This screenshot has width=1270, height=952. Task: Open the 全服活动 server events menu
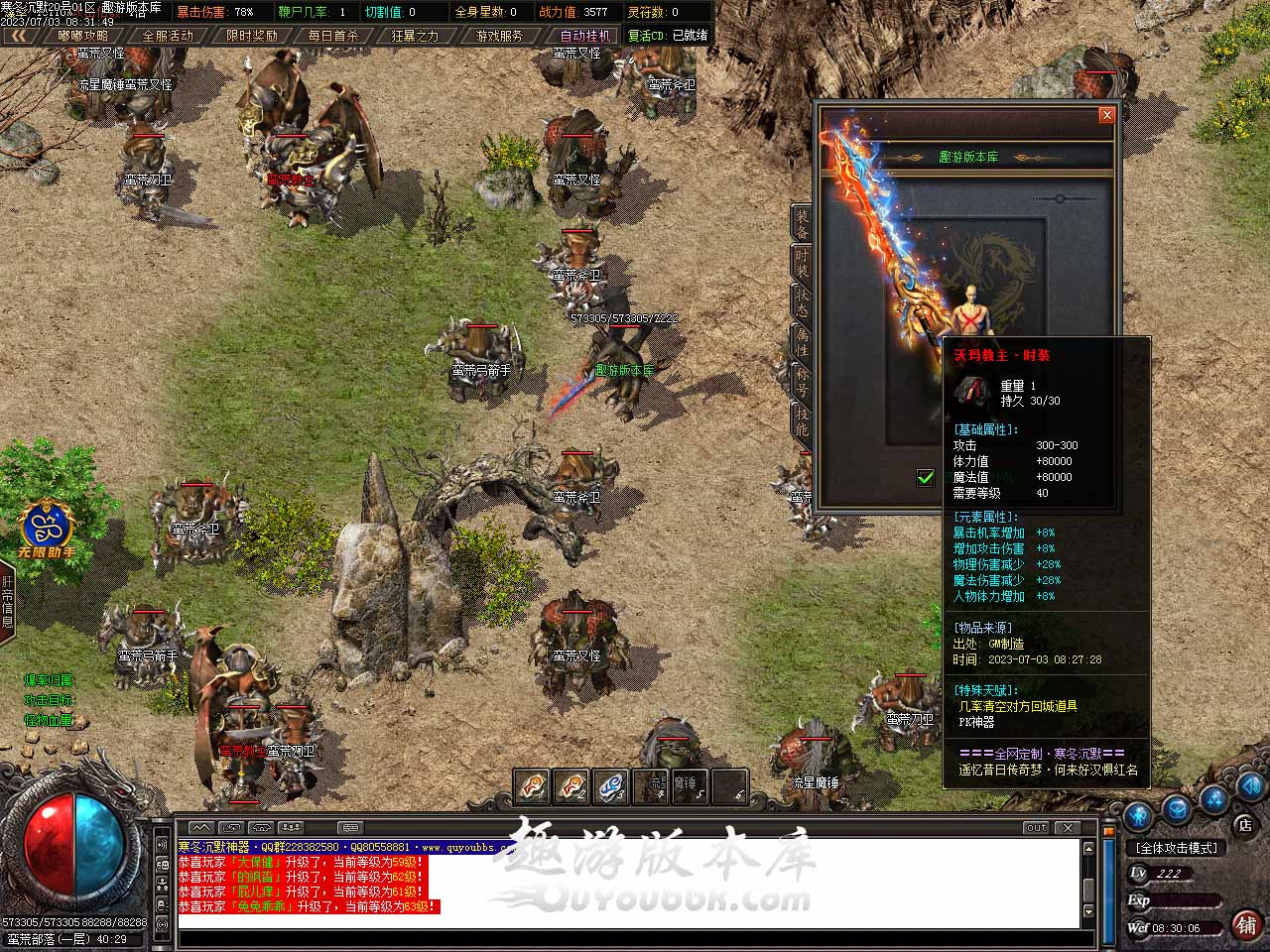coord(168,36)
